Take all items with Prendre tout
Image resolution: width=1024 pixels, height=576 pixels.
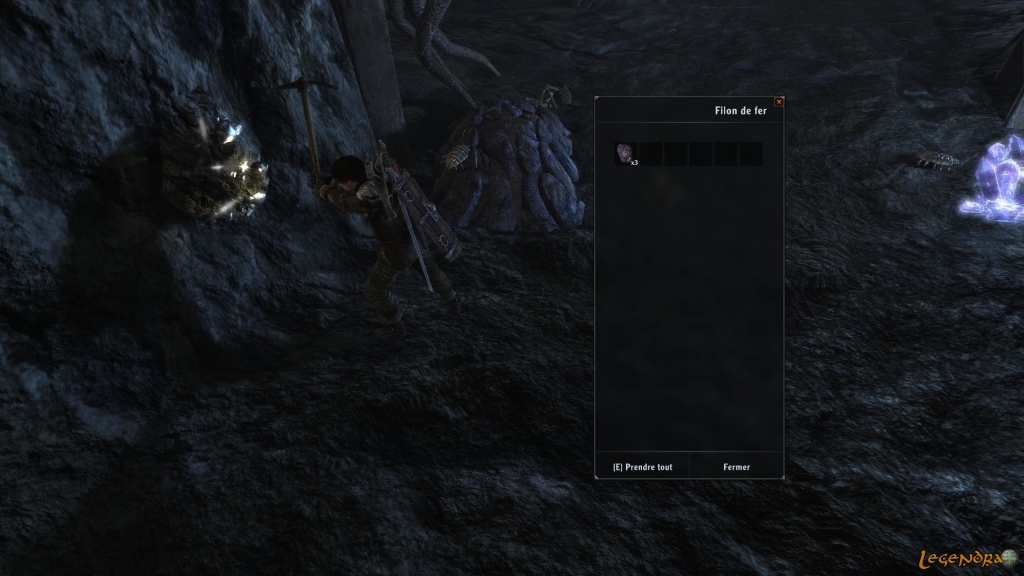[x=642, y=467]
